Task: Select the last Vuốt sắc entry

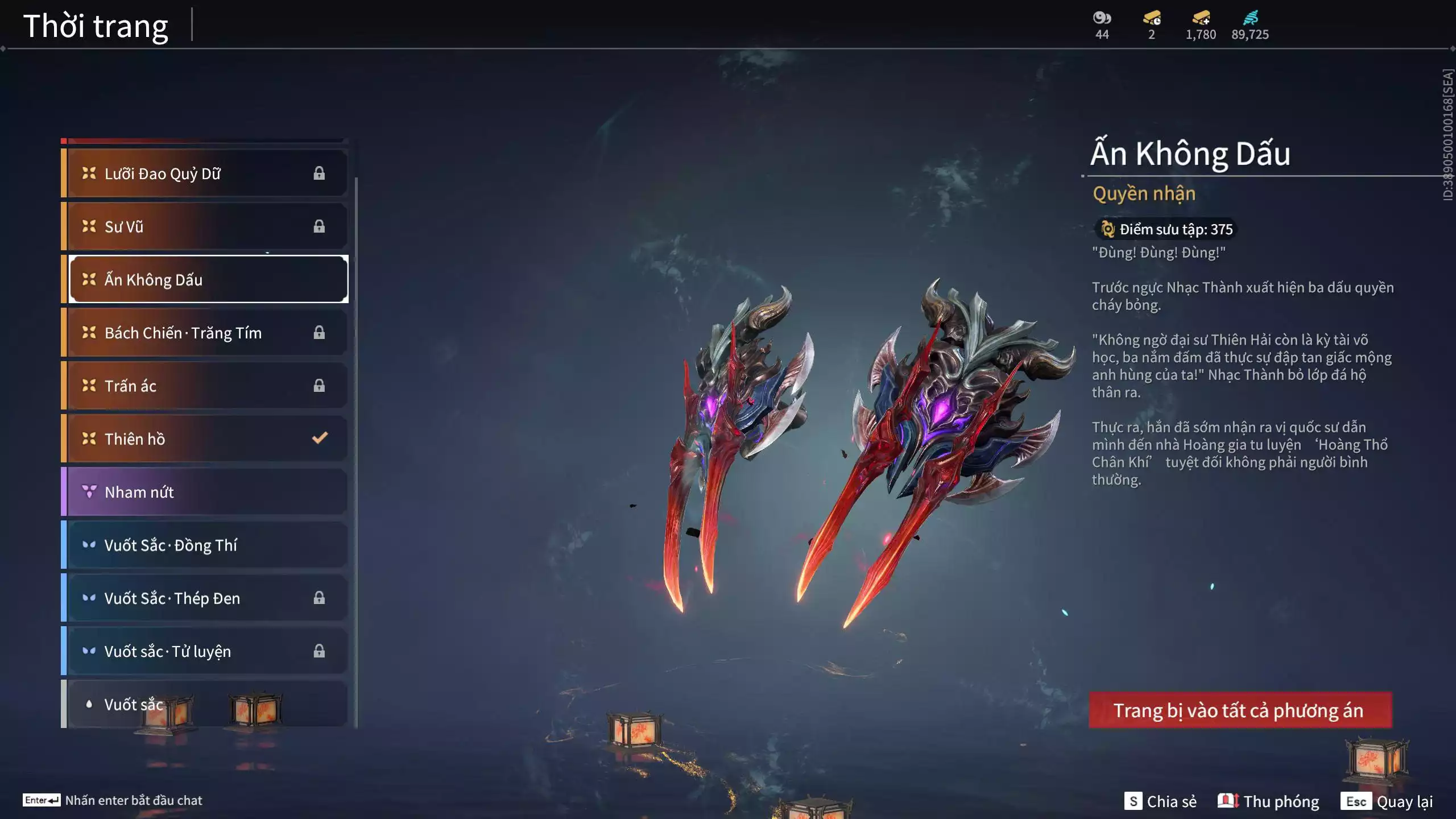Action: pyautogui.click(x=205, y=704)
